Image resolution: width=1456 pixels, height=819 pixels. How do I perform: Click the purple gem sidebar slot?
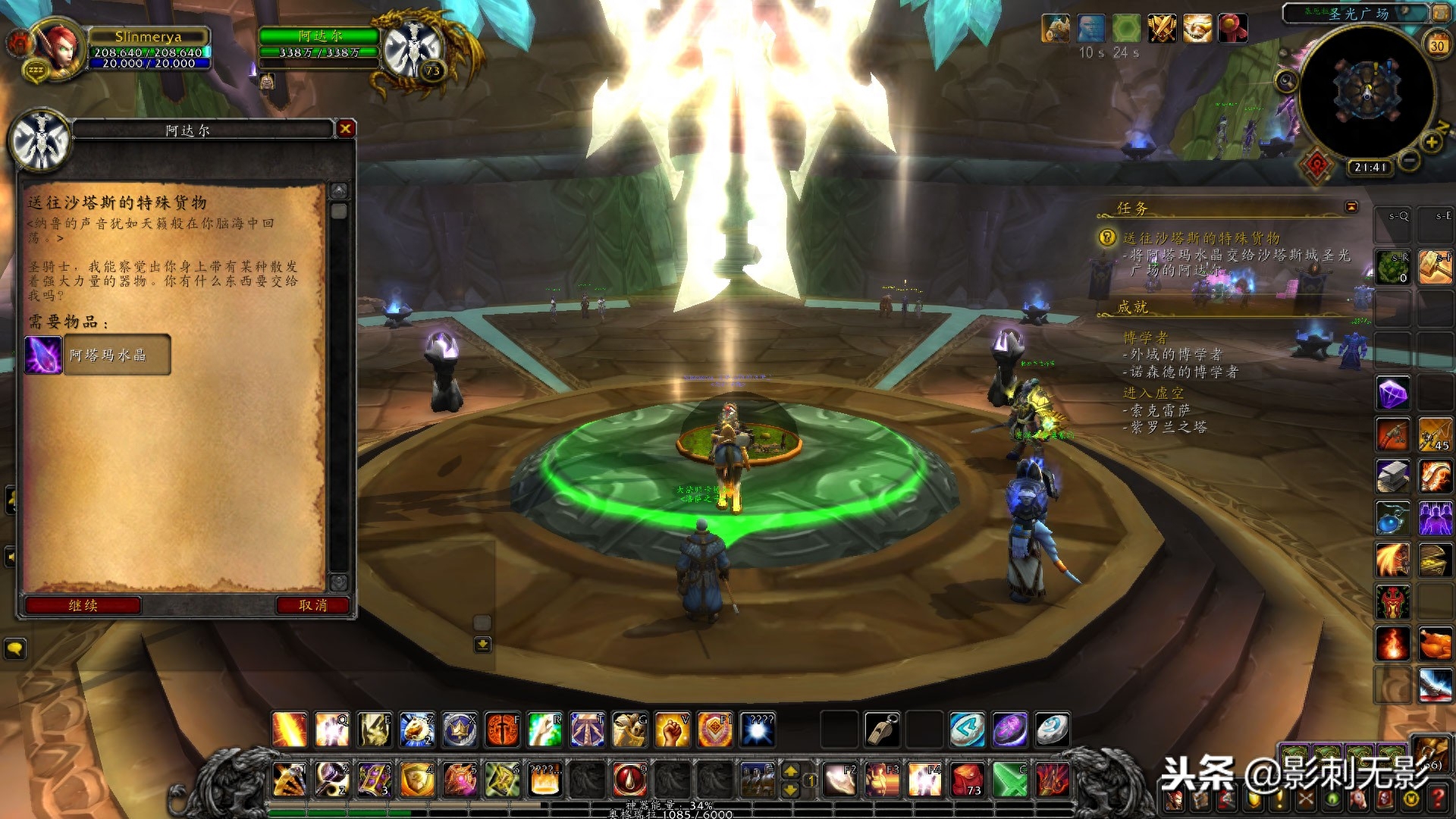coord(1393,394)
